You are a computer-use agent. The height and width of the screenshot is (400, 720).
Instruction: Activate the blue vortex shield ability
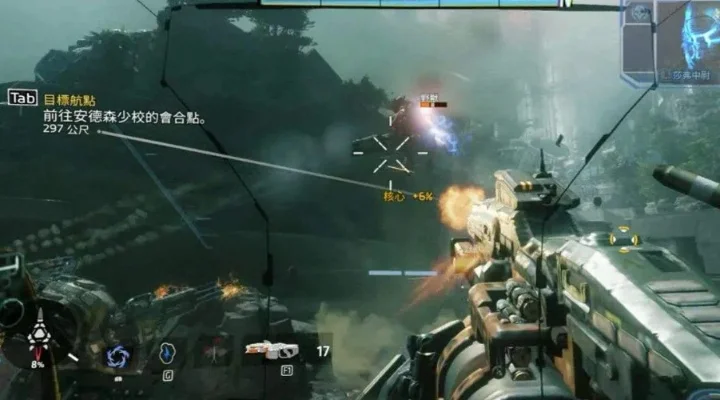click(117, 355)
